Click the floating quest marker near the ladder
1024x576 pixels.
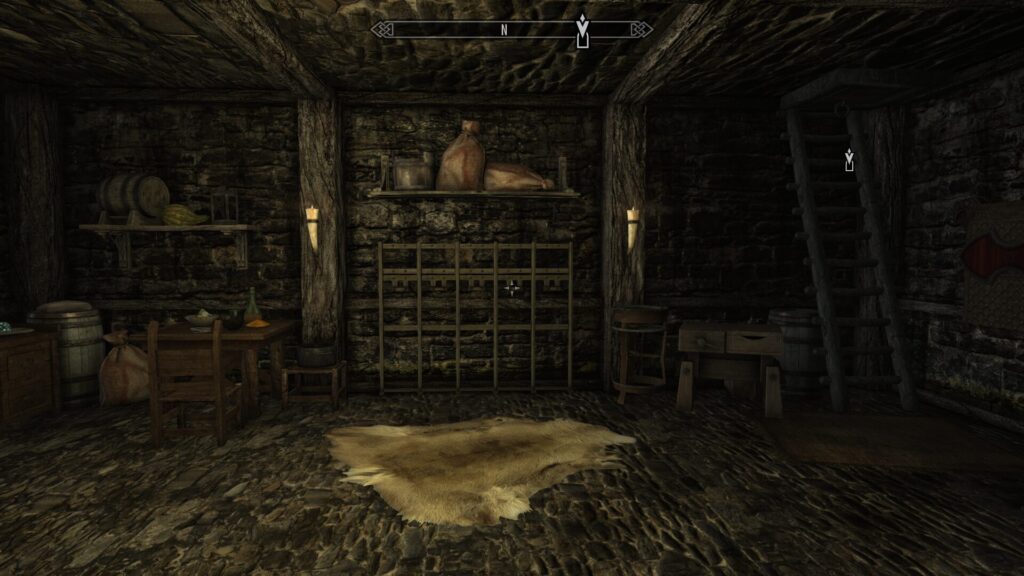(x=849, y=158)
